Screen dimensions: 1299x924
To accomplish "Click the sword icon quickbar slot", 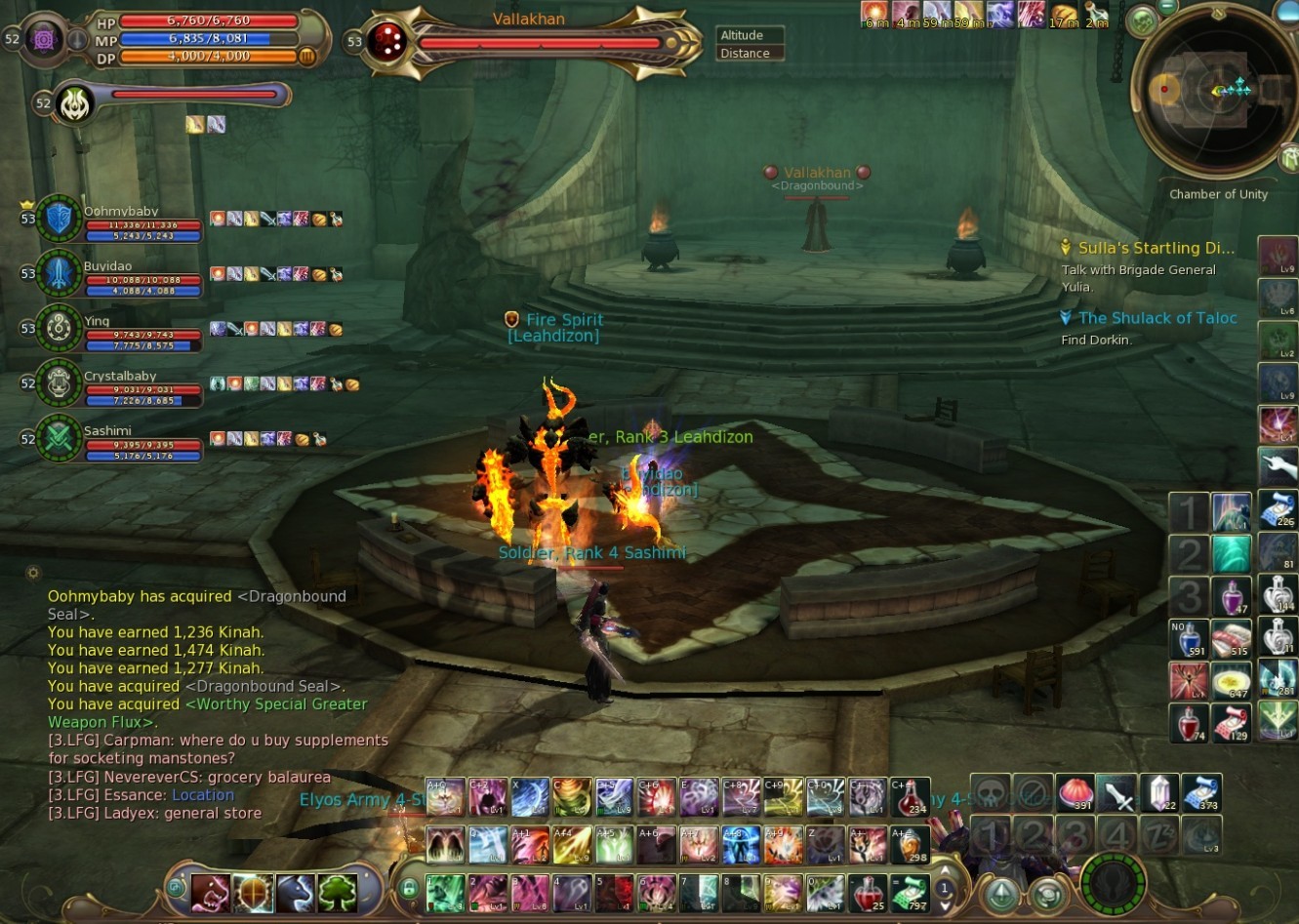I will [1117, 793].
